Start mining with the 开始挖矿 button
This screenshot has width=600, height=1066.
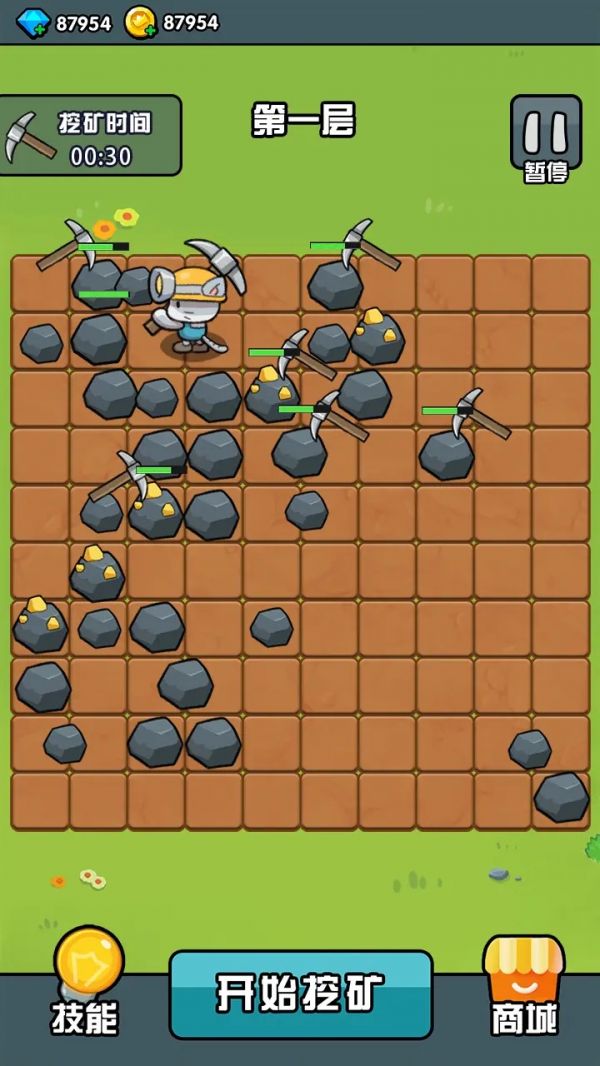point(301,993)
